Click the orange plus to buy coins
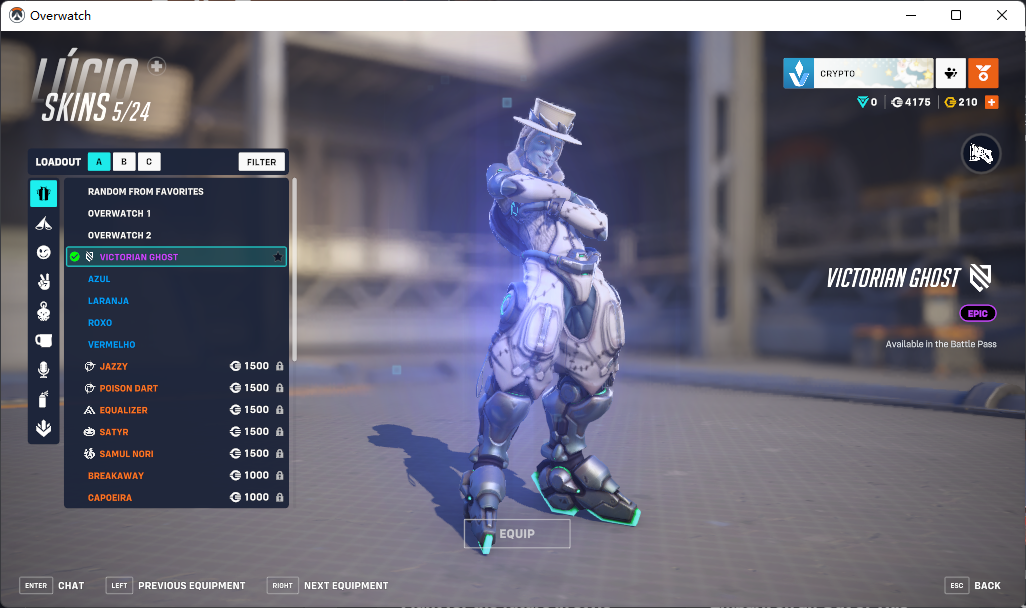The height and width of the screenshot is (608, 1026). coord(992,102)
